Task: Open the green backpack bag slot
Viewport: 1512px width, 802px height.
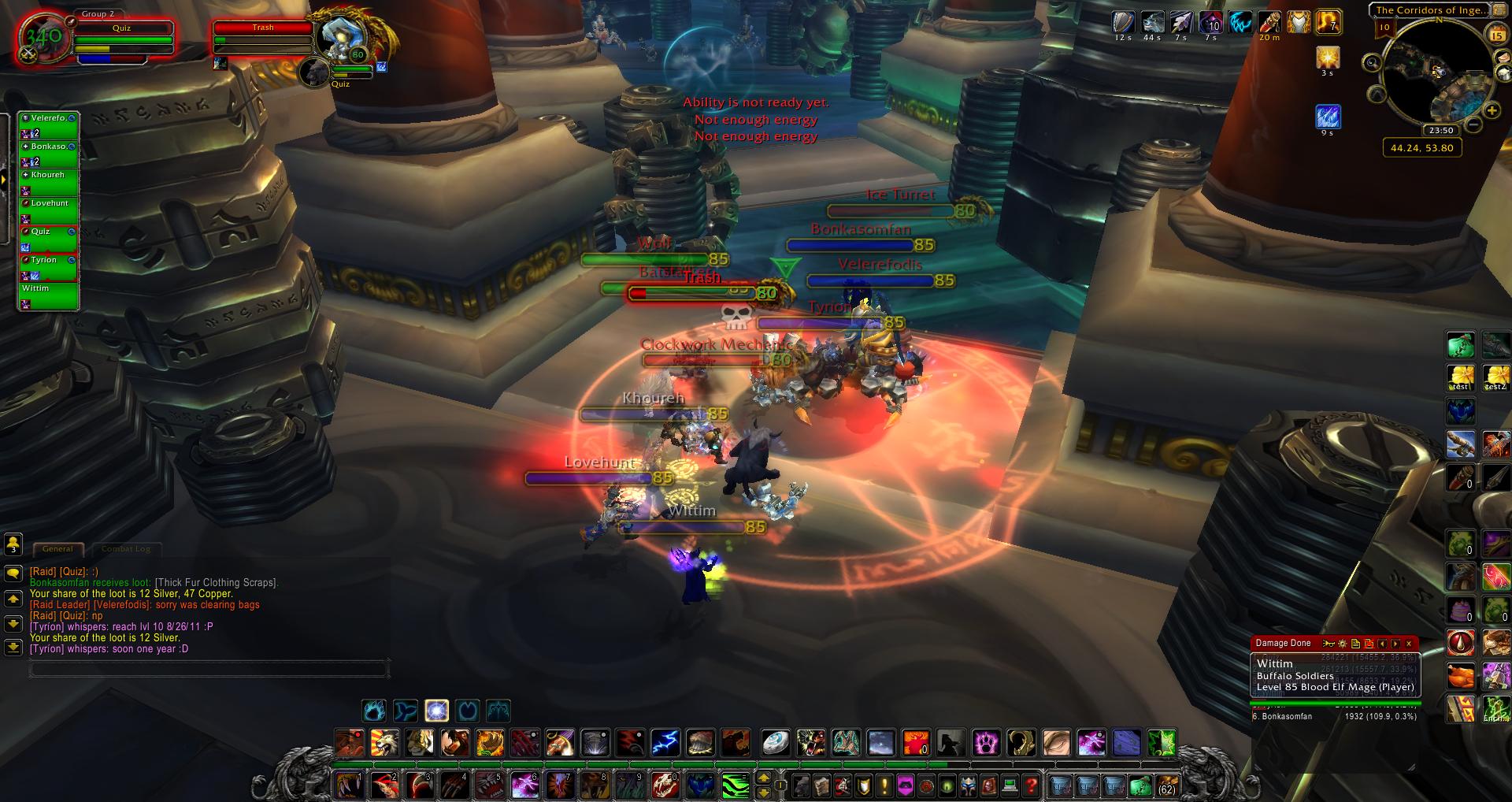Action: coord(1140,785)
